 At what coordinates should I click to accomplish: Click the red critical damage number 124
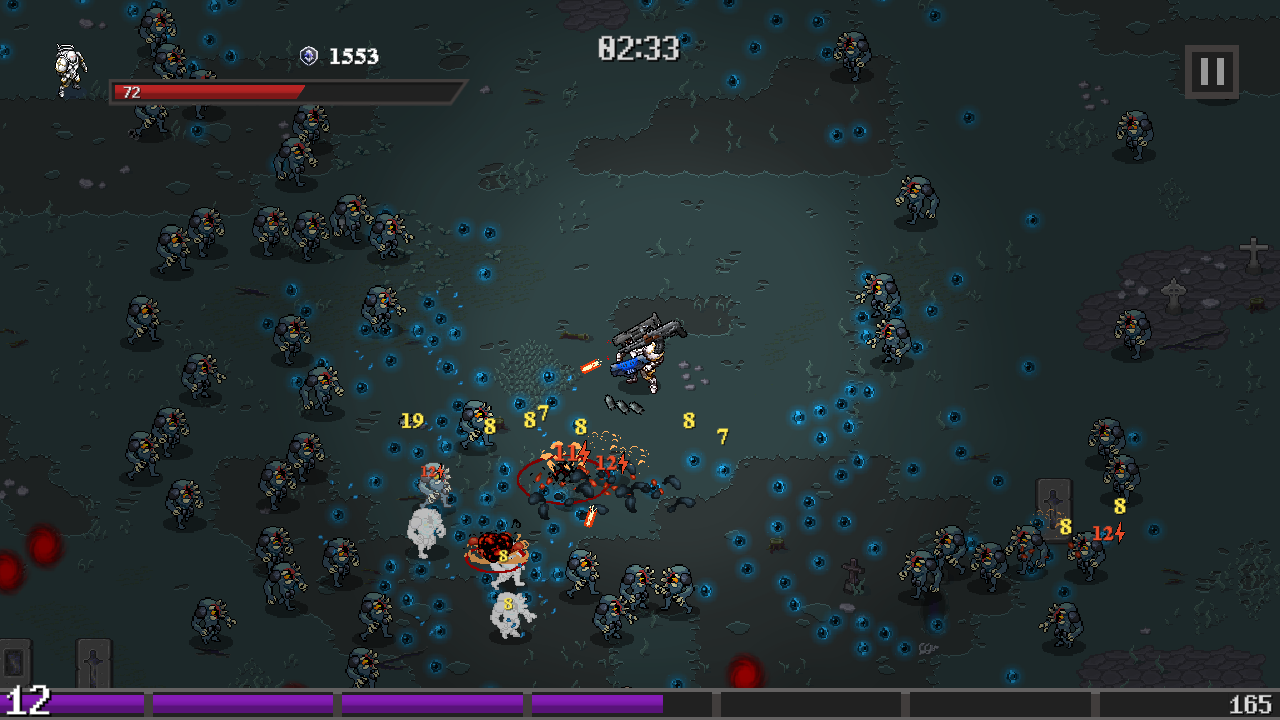point(608,463)
